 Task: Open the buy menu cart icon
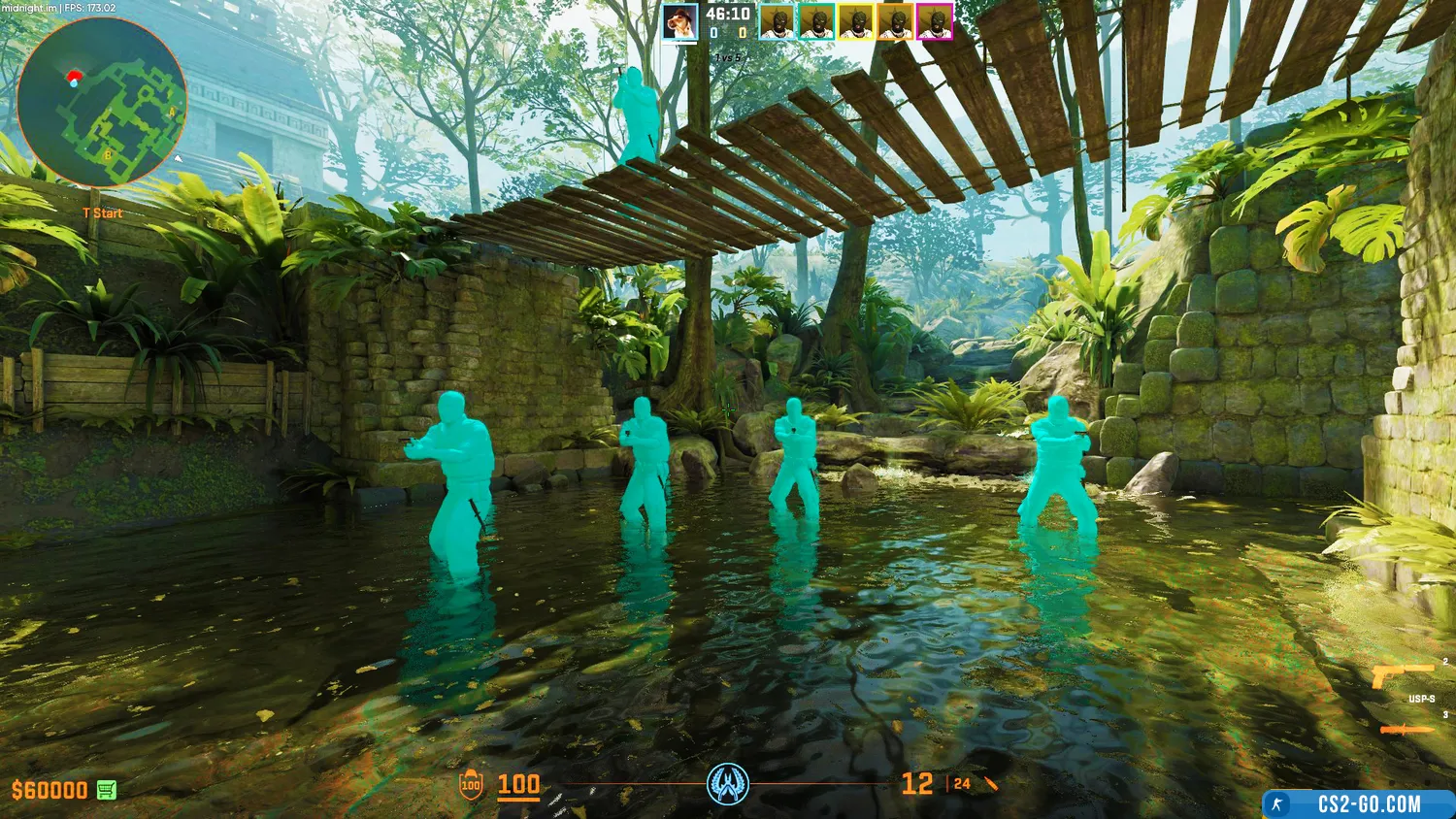107,790
